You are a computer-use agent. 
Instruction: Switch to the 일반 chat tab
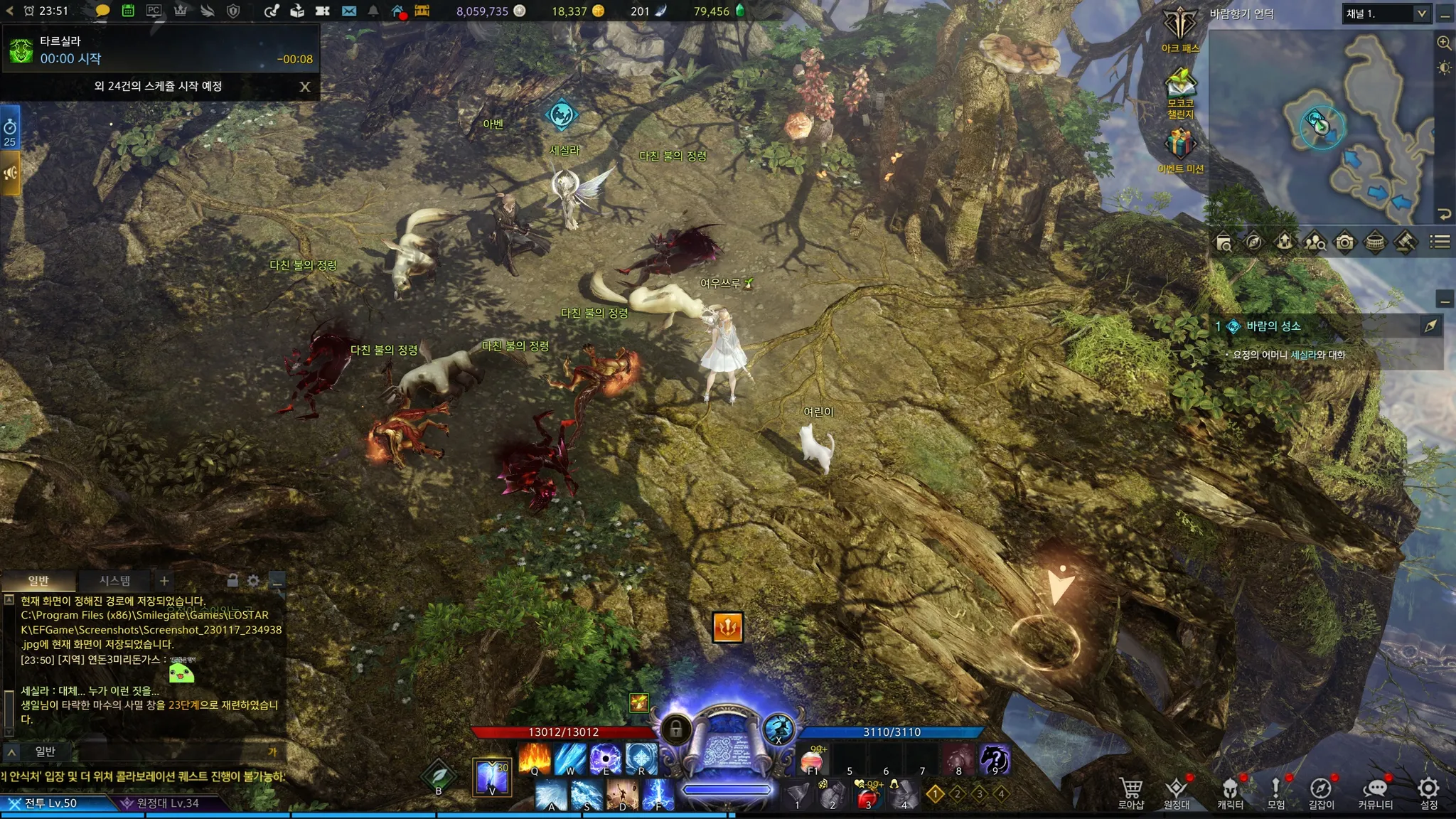tap(38, 581)
